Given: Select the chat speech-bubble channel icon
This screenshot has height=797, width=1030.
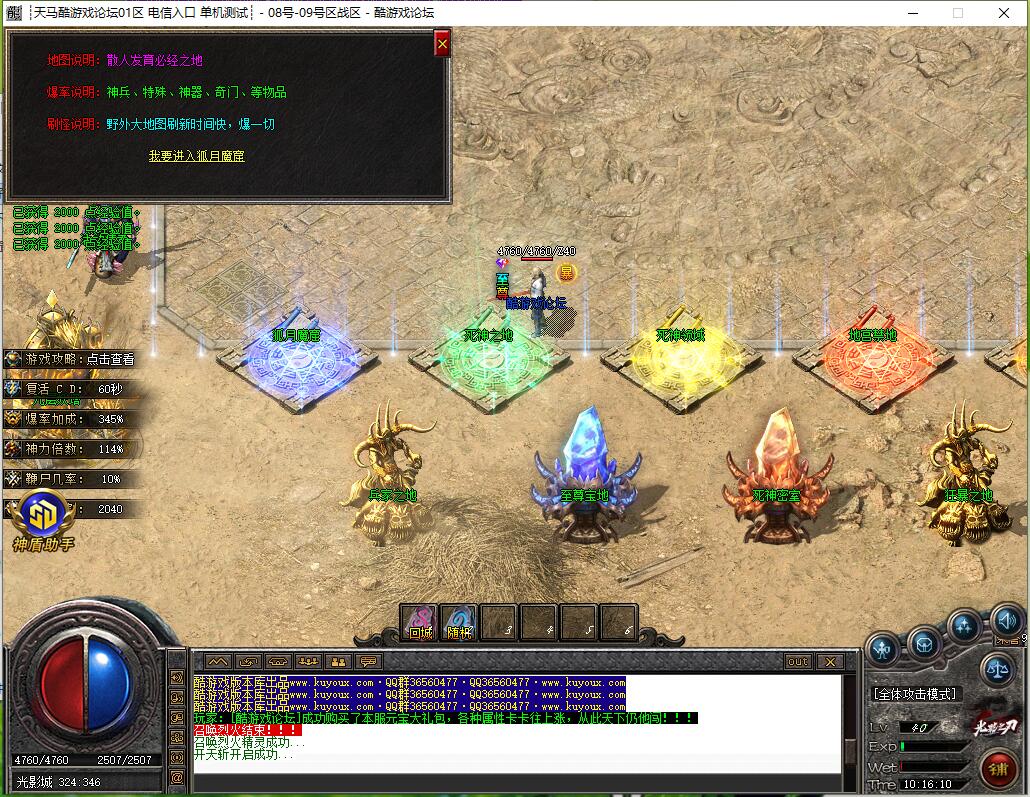Looking at the screenshot, I should [369, 662].
